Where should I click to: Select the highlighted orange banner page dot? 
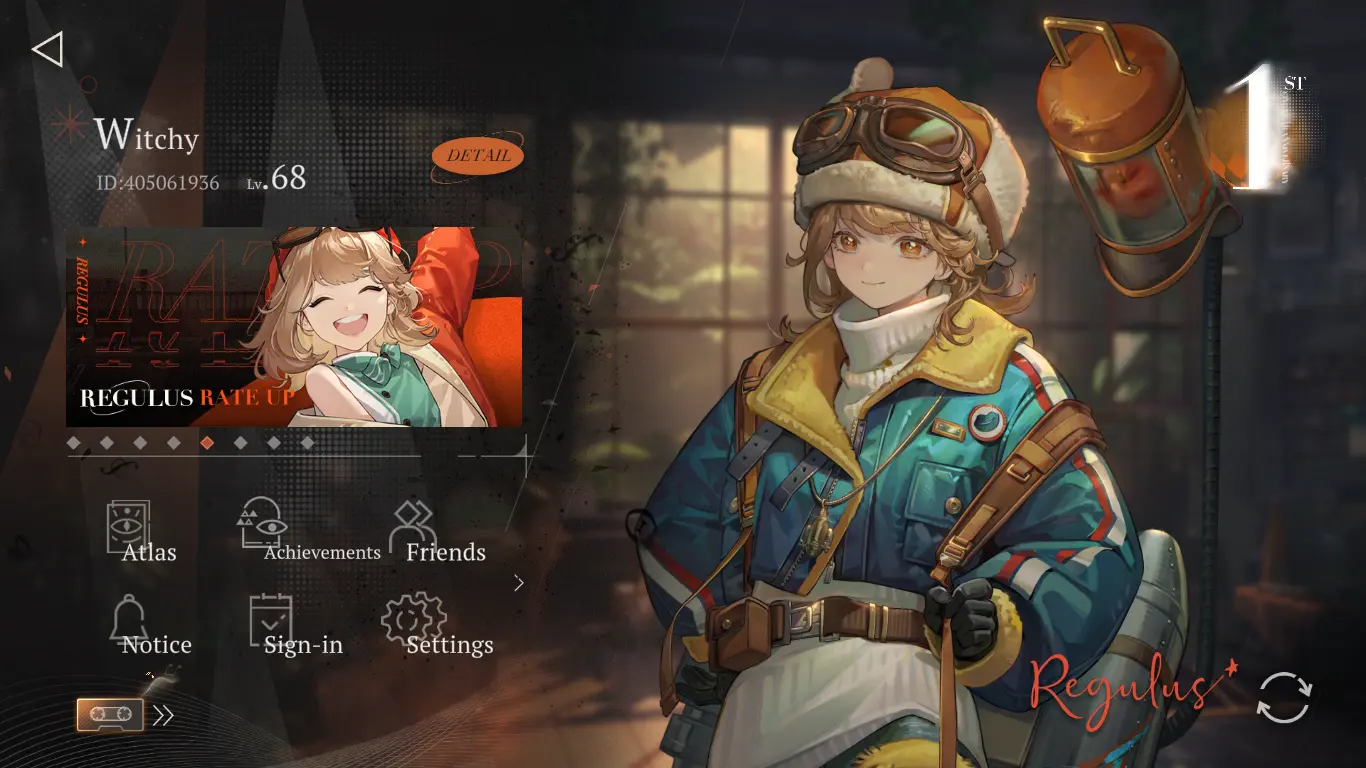(x=207, y=442)
